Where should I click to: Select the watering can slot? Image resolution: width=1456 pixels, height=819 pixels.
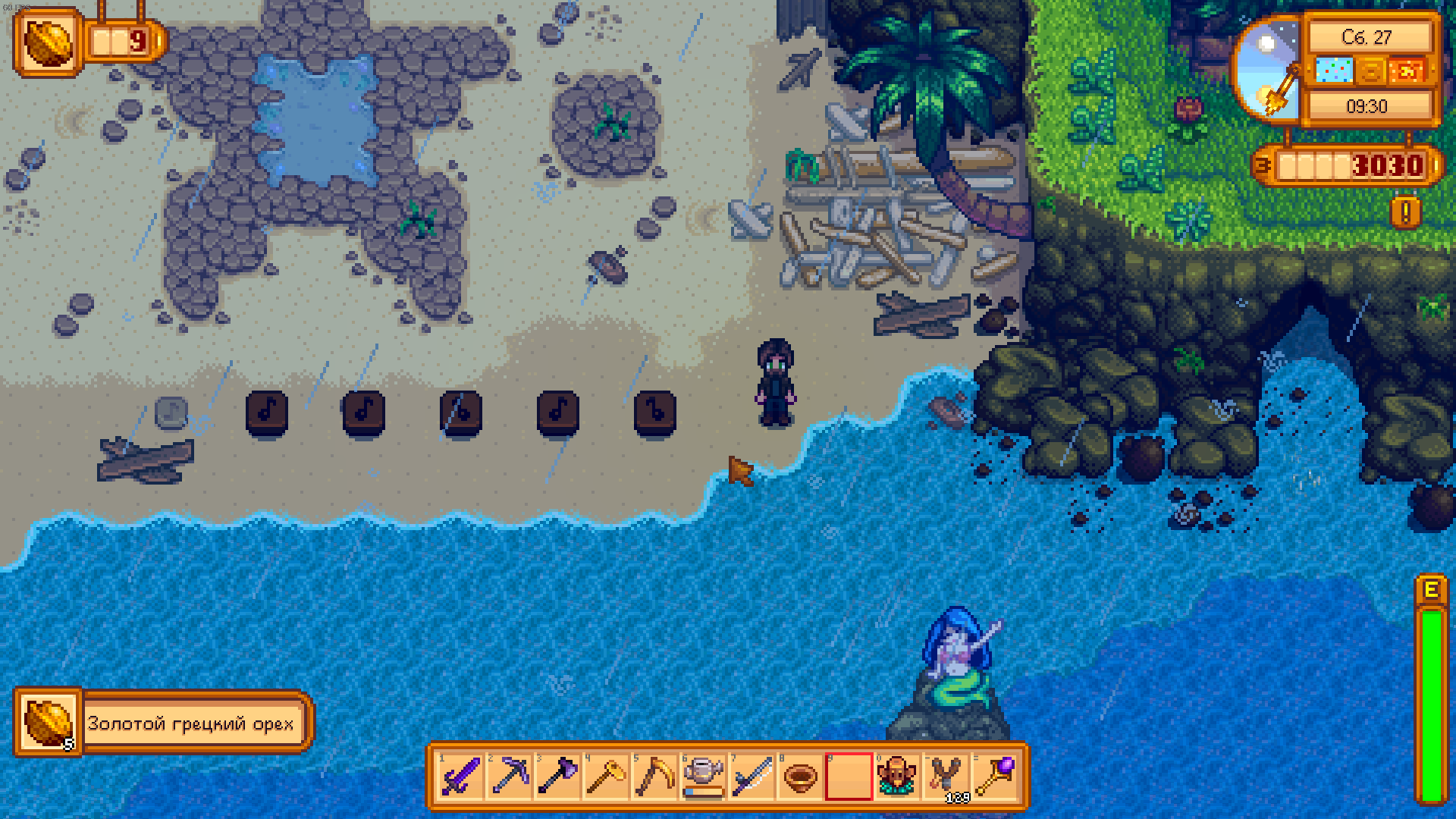(x=703, y=776)
